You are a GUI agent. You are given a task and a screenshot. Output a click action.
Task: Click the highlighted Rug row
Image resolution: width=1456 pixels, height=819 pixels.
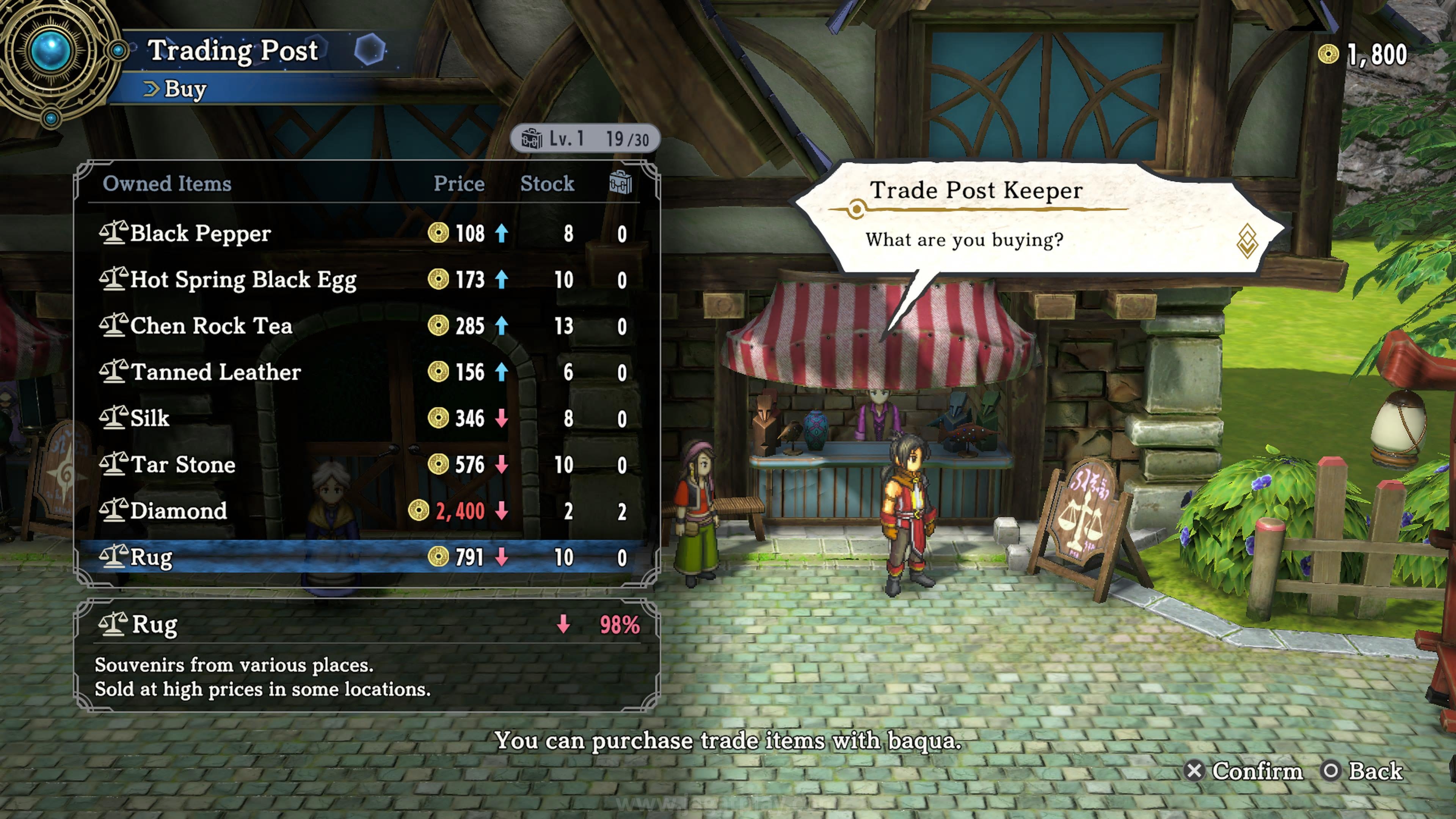coord(362,557)
